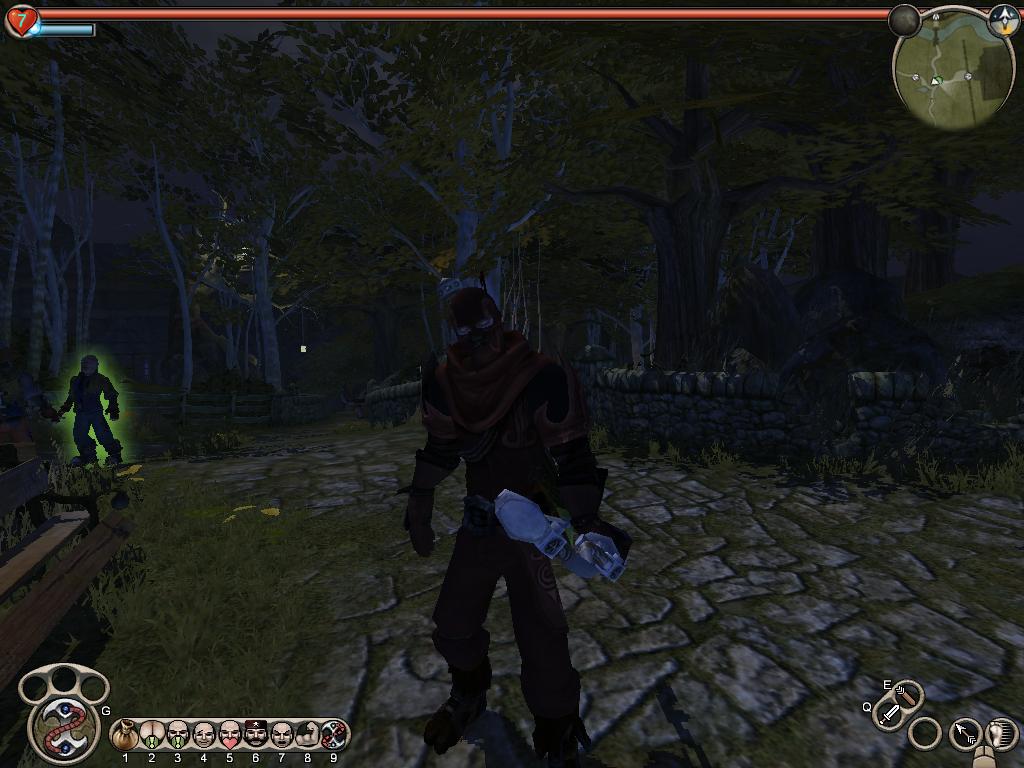Equip the white sword melee weapon
The image size is (1024, 768).
(x=889, y=714)
